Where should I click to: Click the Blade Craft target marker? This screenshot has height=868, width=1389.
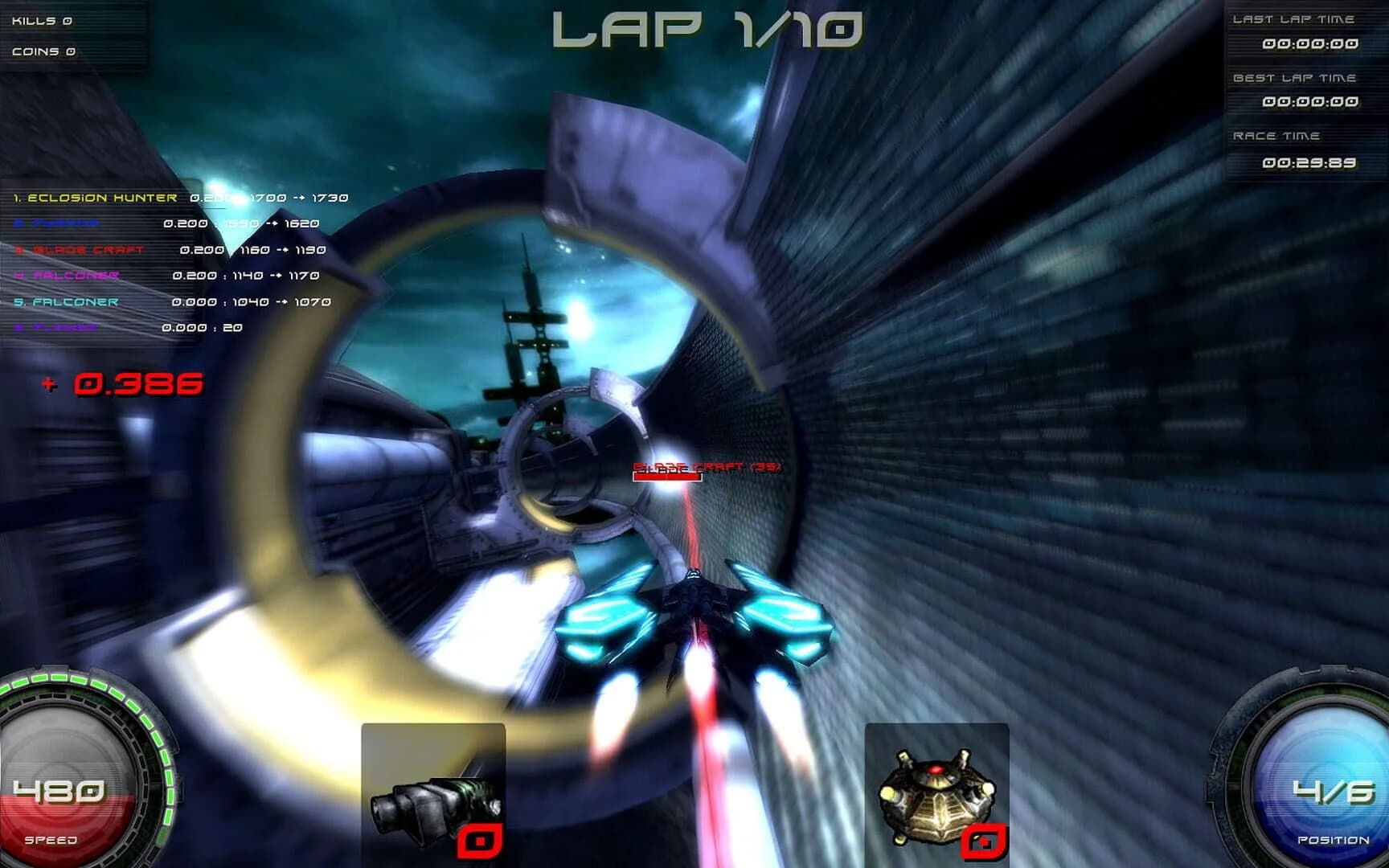pos(705,466)
